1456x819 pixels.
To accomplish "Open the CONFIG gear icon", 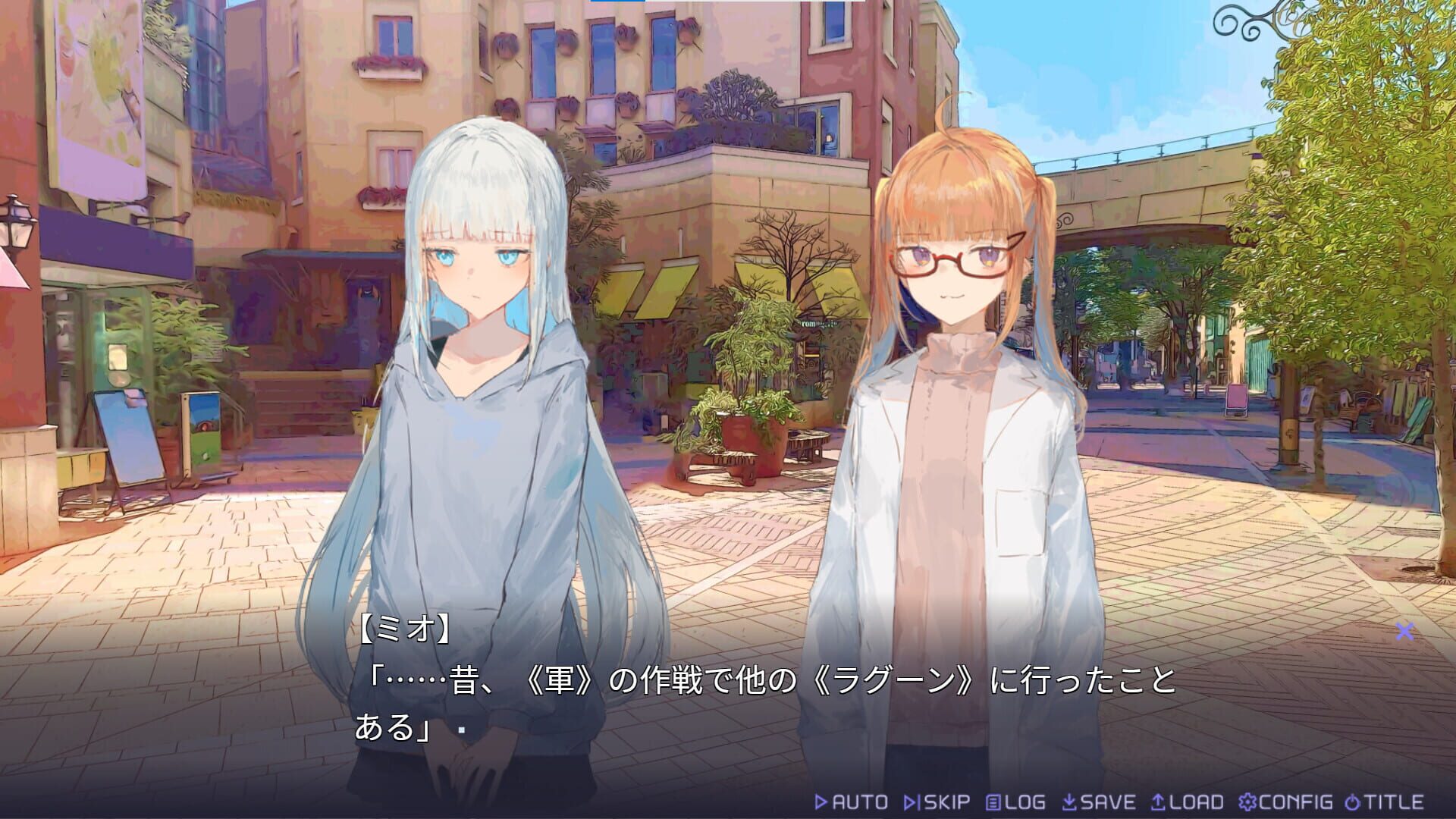I will tap(1248, 802).
